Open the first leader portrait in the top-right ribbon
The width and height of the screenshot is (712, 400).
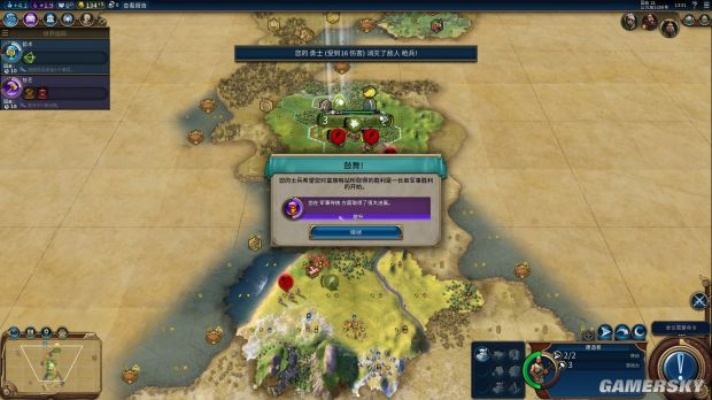click(630, 21)
